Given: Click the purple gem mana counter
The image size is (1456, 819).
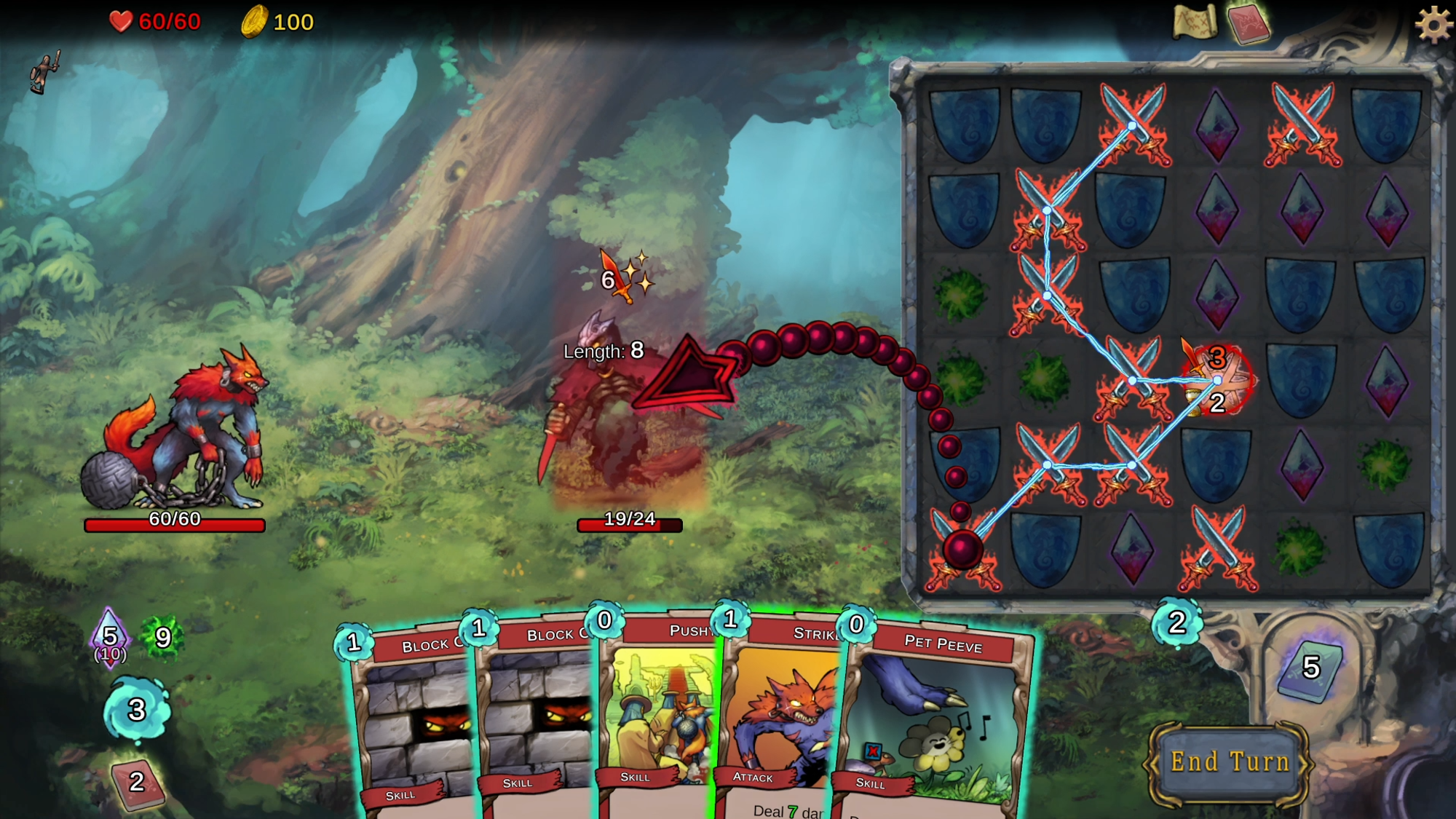Looking at the screenshot, I should pos(110,638).
